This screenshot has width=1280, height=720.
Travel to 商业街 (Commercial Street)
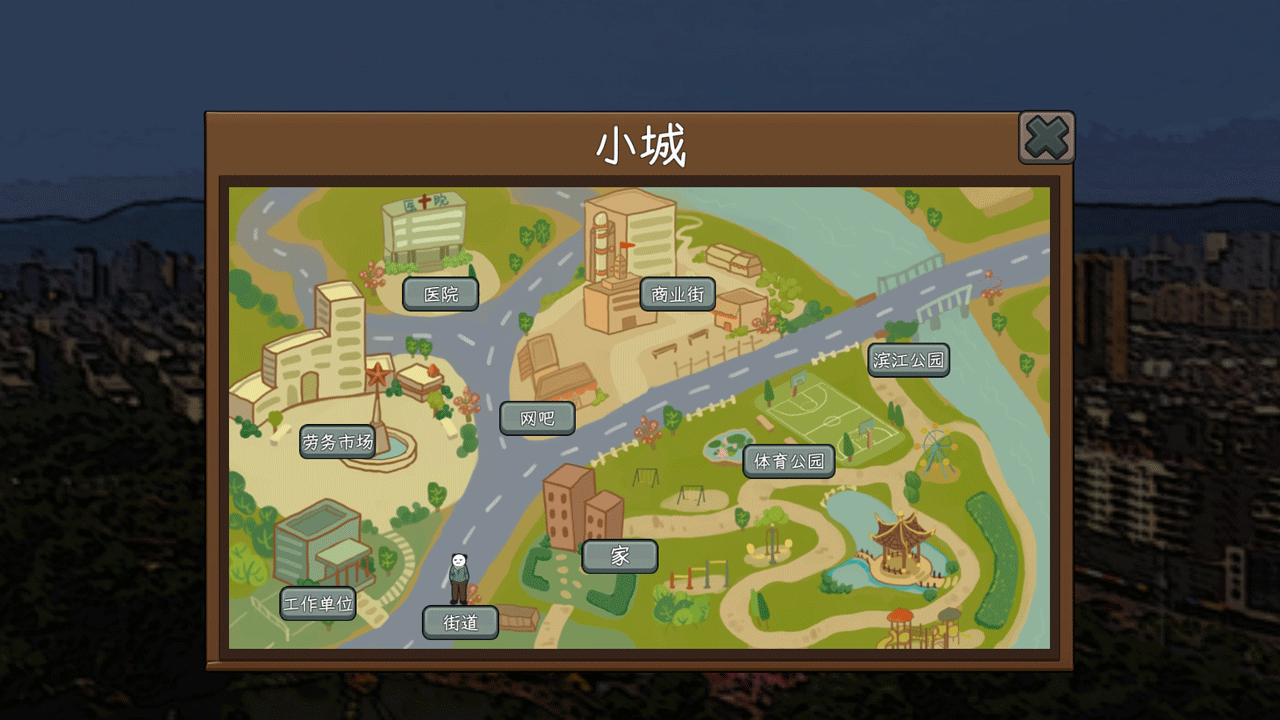click(677, 294)
